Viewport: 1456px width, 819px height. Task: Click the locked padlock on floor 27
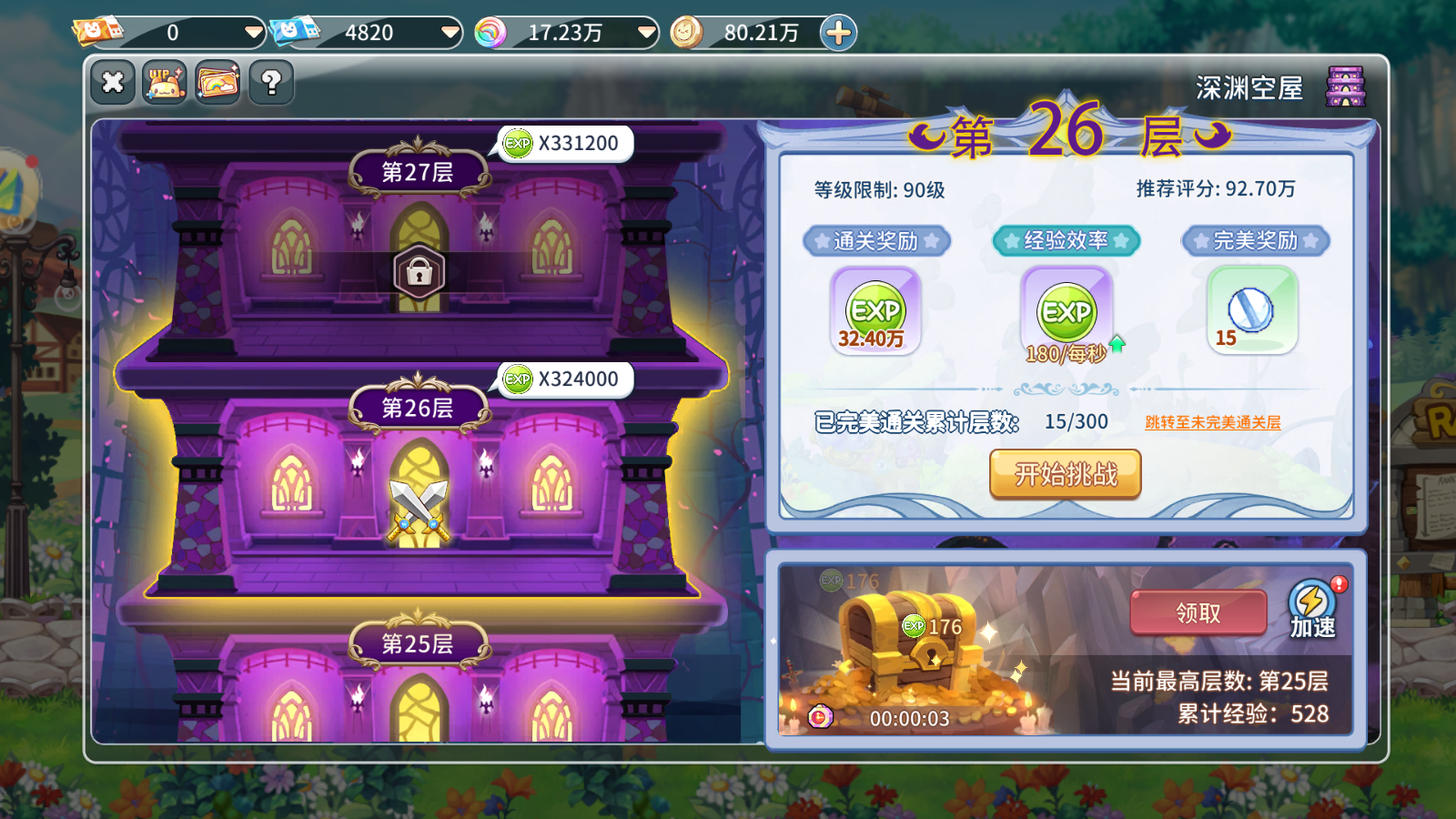point(419,272)
